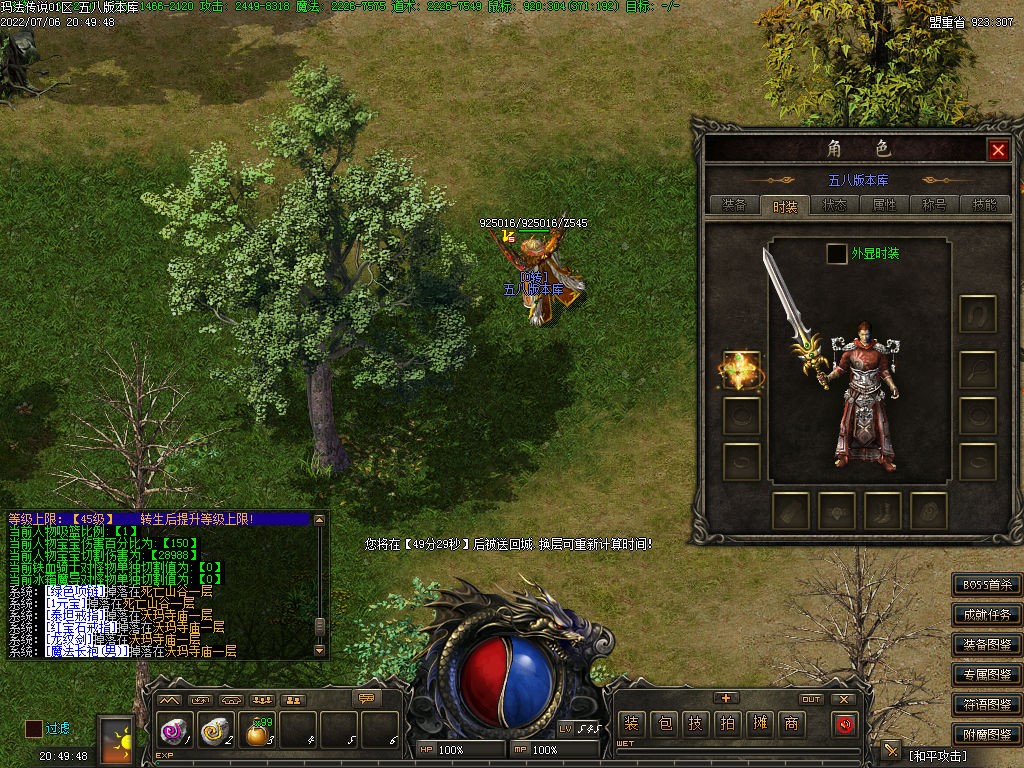Screen dimensions: 1024x768
Task: Open the 符语图鉴 rune codex
Action: point(986,705)
